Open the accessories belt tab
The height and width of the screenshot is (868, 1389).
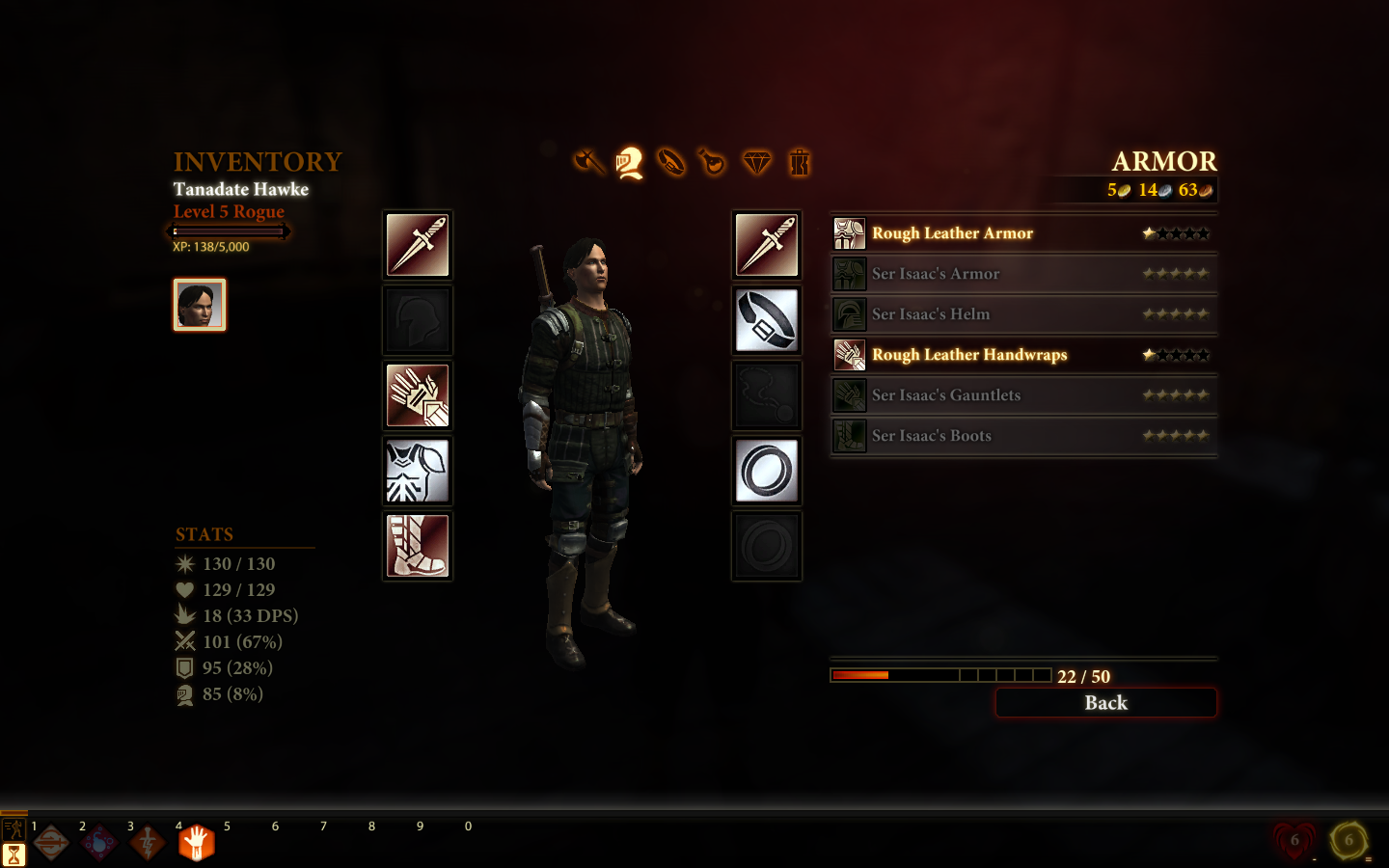(x=671, y=162)
